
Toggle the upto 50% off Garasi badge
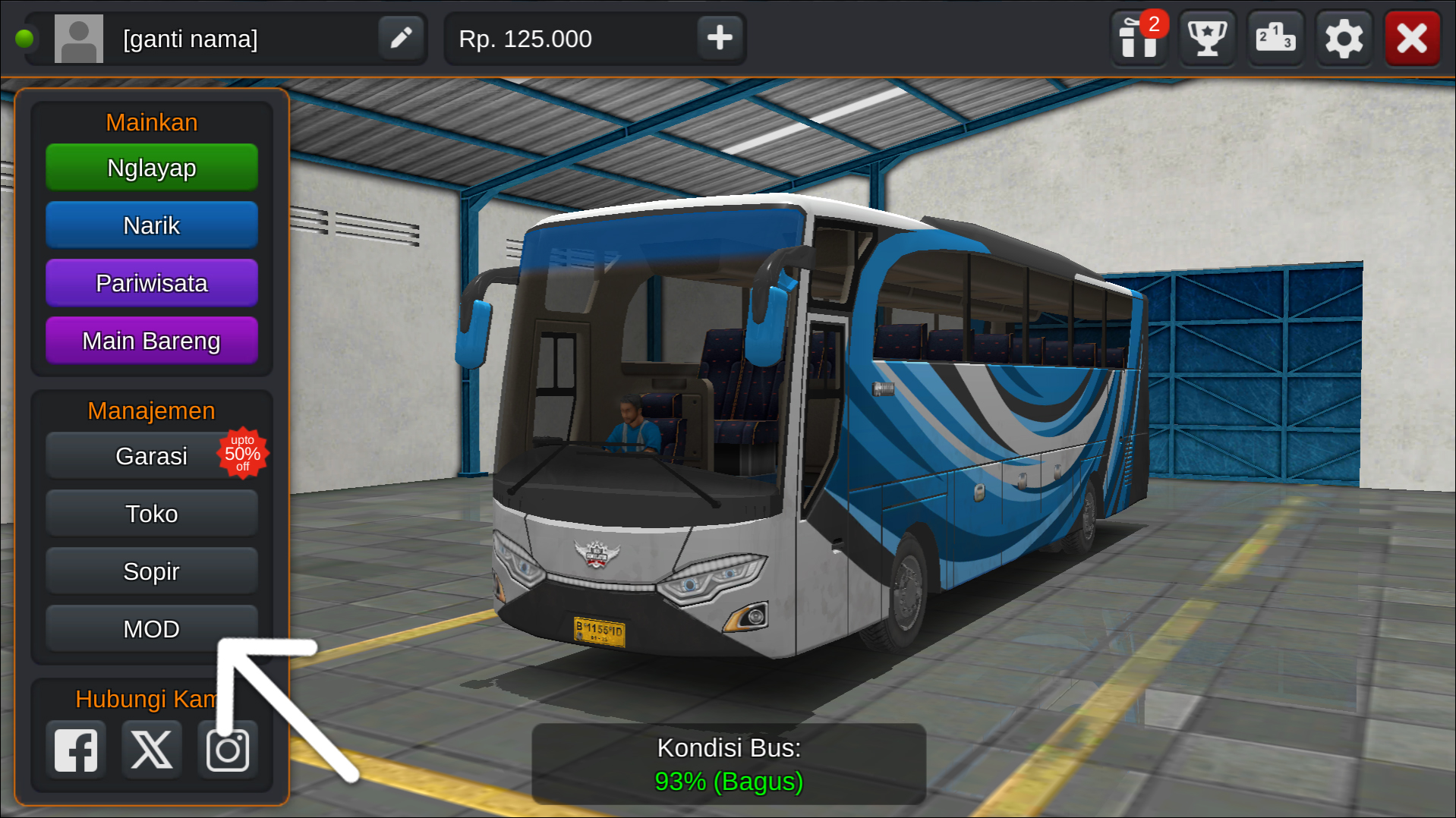[x=244, y=454]
